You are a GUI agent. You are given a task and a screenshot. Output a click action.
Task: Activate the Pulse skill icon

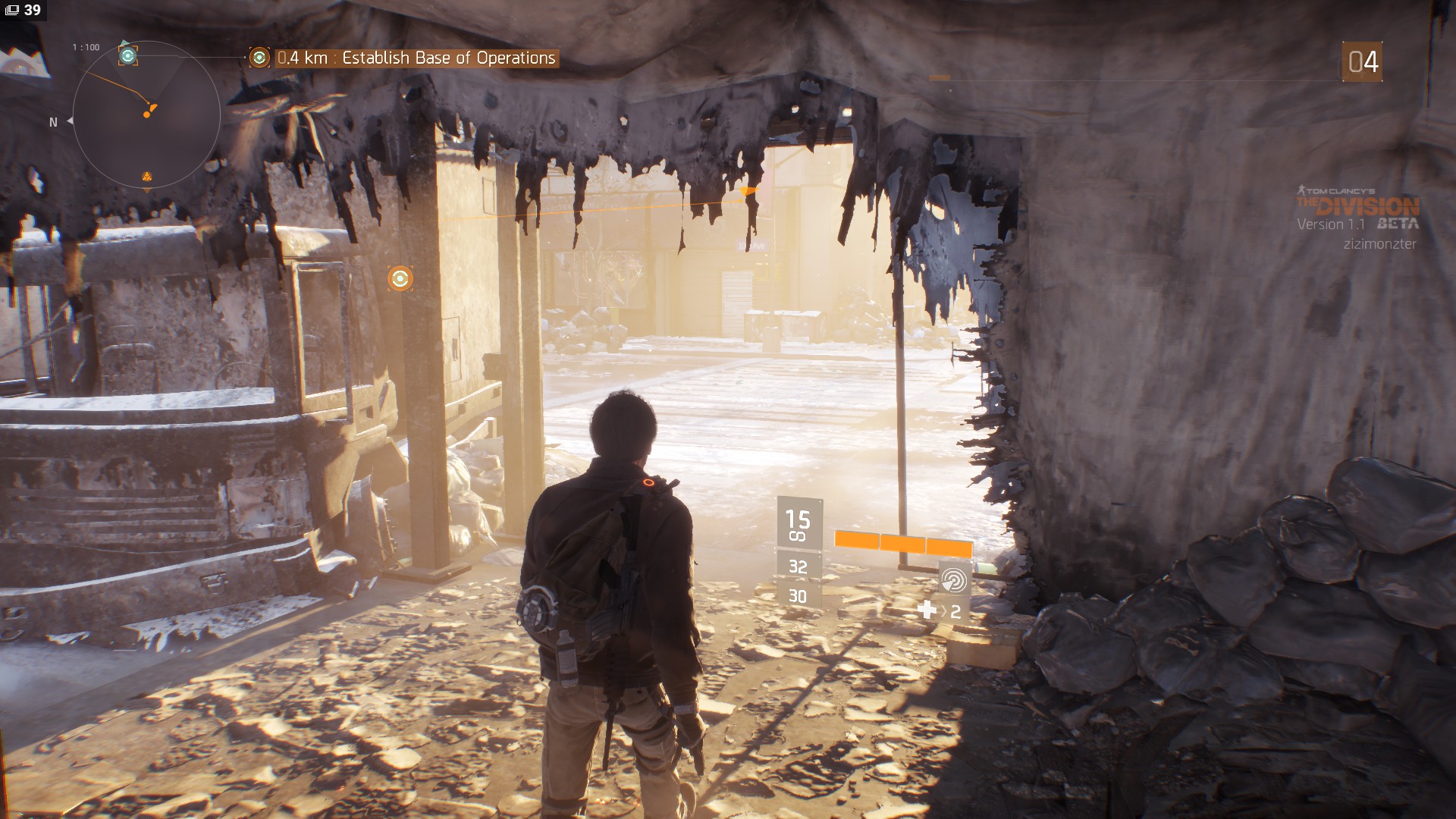pos(954,580)
